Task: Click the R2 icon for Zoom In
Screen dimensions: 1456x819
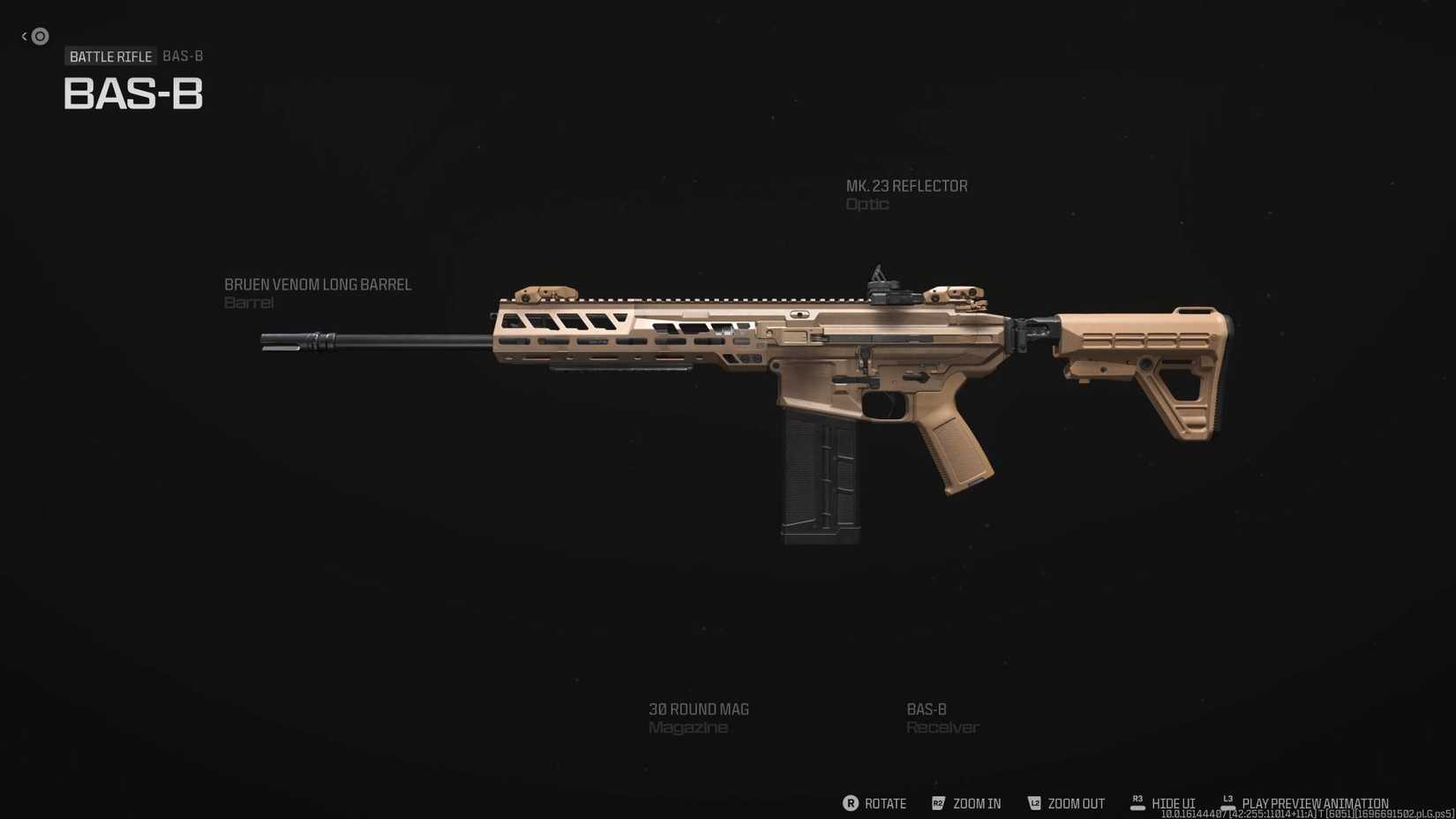Action: 939,803
